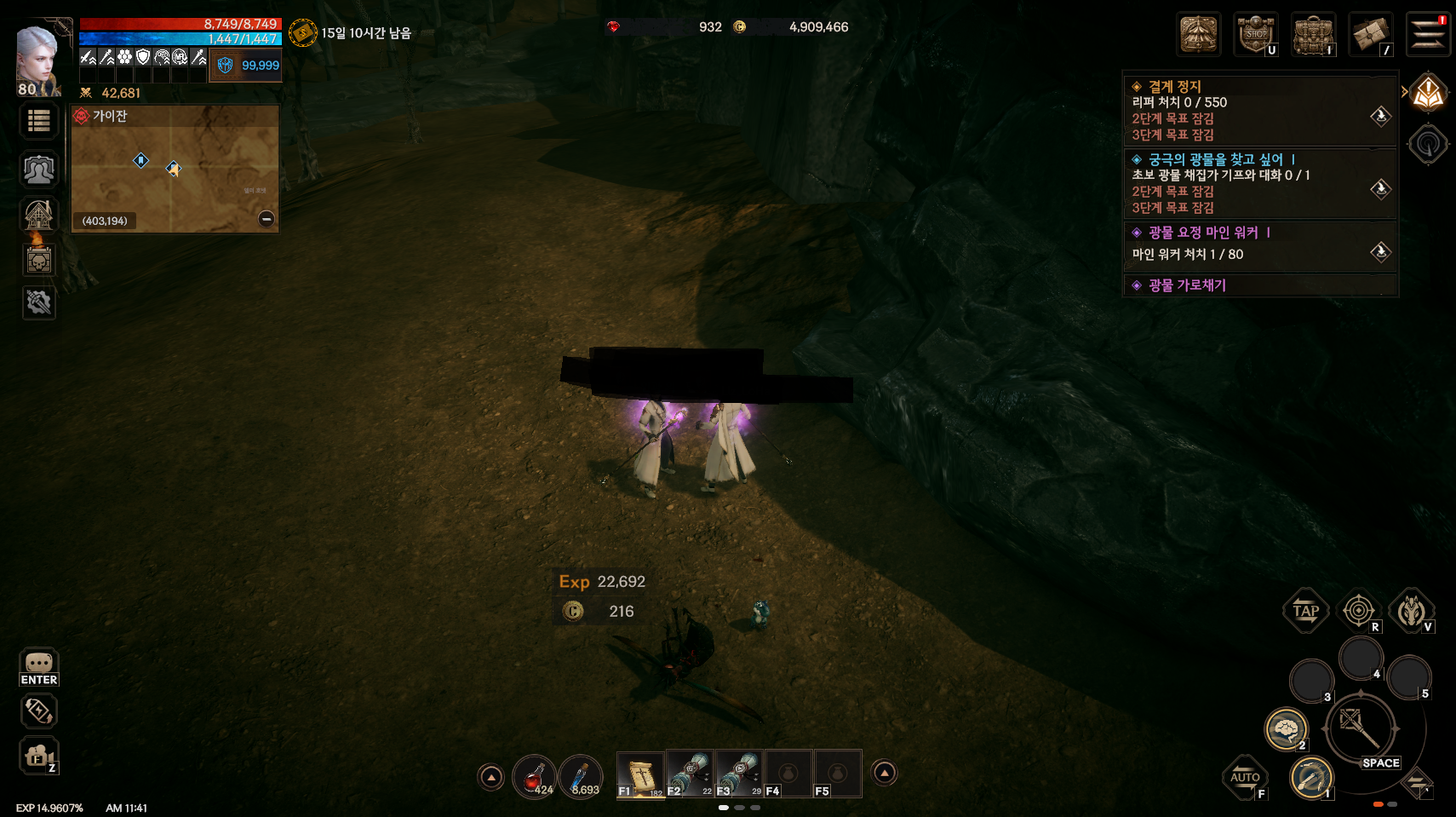Open the 가이잔 minimap
Viewport: 1456px width, 817px height.
175,169
